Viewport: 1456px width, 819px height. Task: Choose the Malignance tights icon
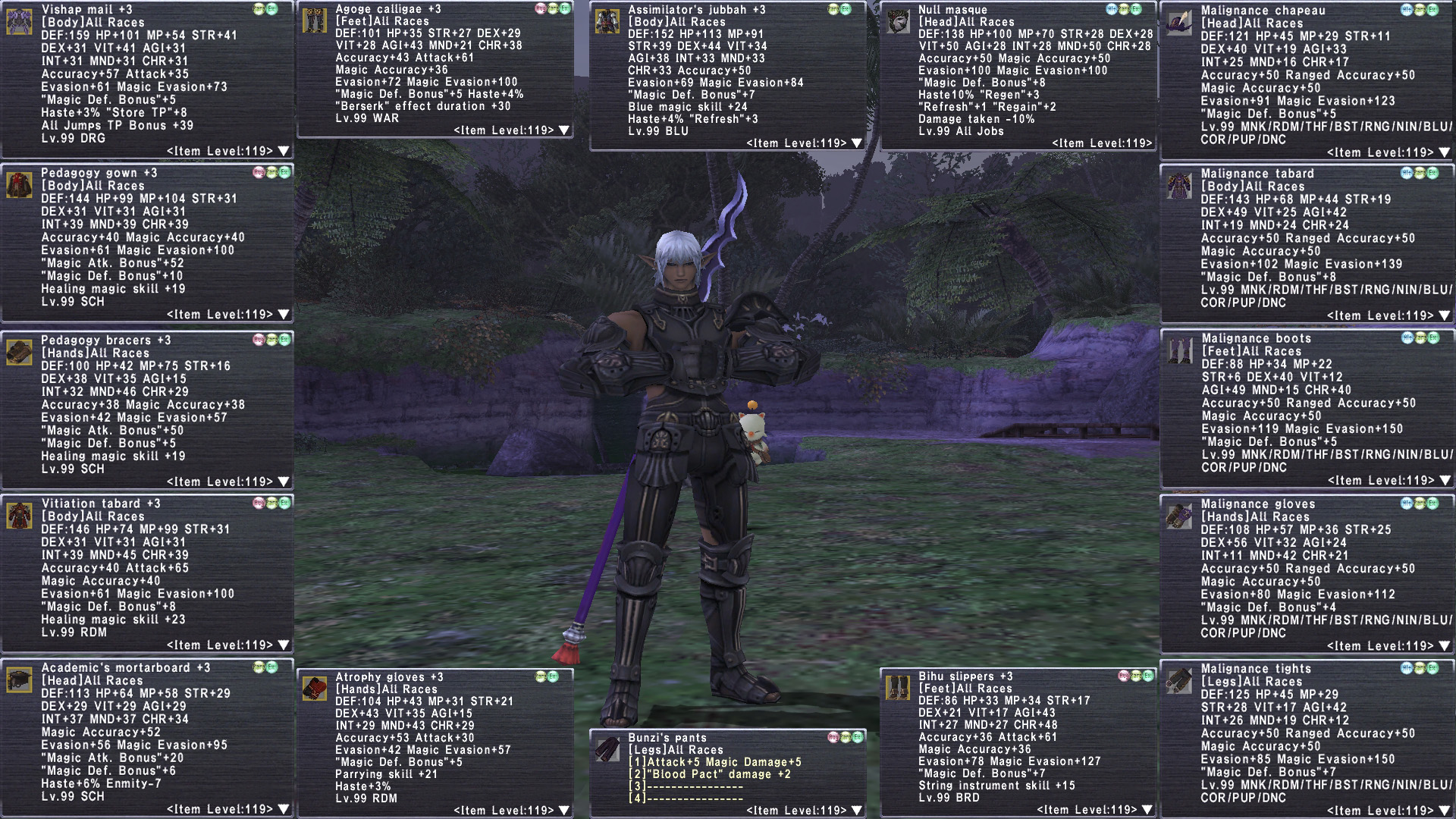tap(1179, 680)
